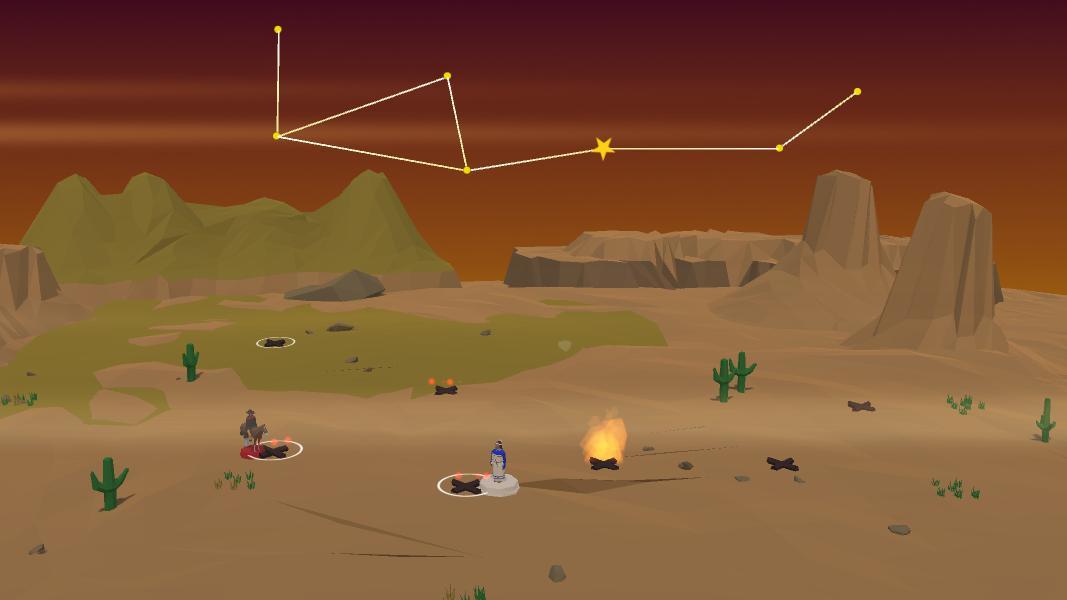The width and height of the screenshot is (1067, 600).
Task: Select the ringed campfire beside the horseback rider
Action: point(275,450)
